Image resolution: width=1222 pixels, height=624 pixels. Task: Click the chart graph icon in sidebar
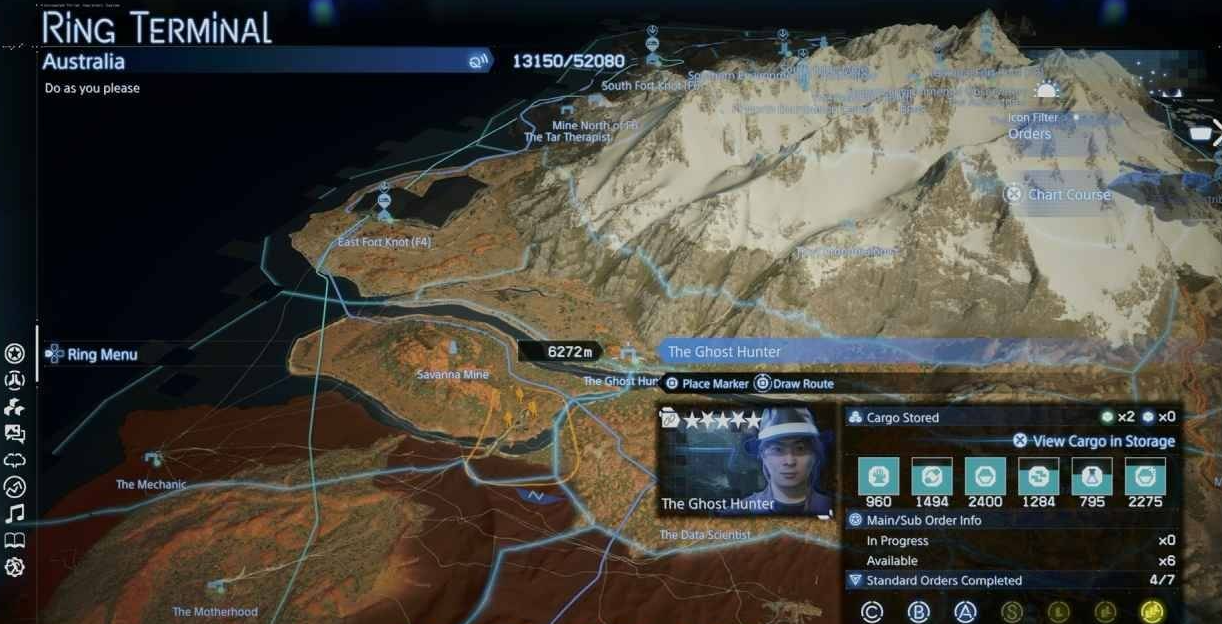15,487
